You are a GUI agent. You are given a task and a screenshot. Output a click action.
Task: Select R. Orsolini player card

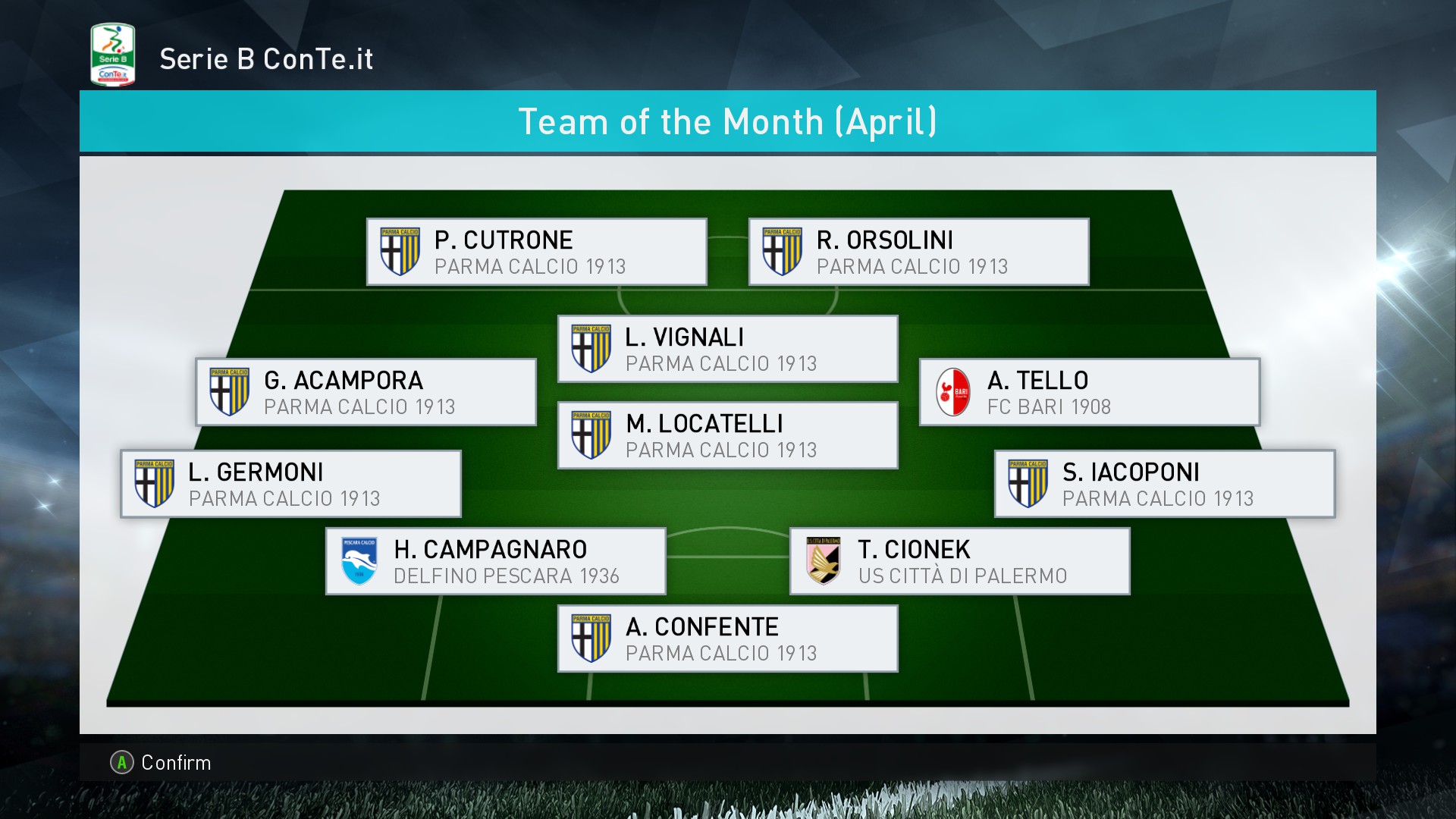(x=918, y=253)
